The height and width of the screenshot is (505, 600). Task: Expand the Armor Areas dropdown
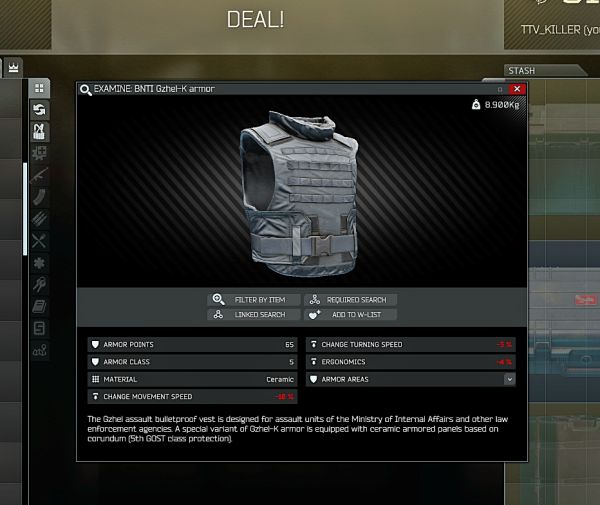pyautogui.click(x=509, y=380)
